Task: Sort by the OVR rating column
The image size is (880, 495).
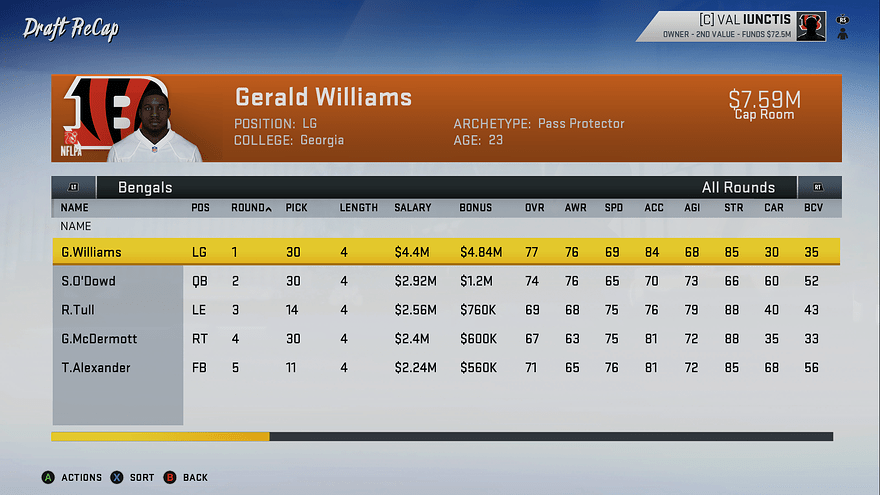Action: (535, 208)
